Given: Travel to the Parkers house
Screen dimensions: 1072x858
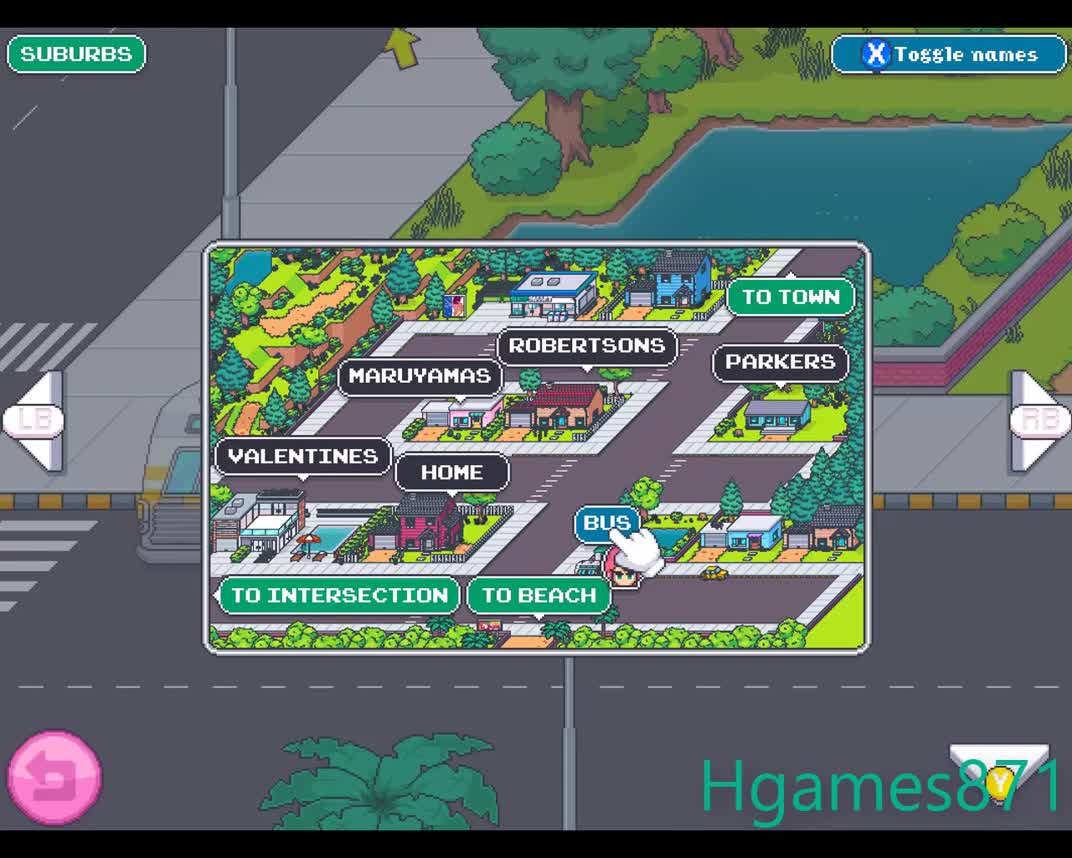Looking at the screenshot, I should pyautogui.click(x=780, y=362).
